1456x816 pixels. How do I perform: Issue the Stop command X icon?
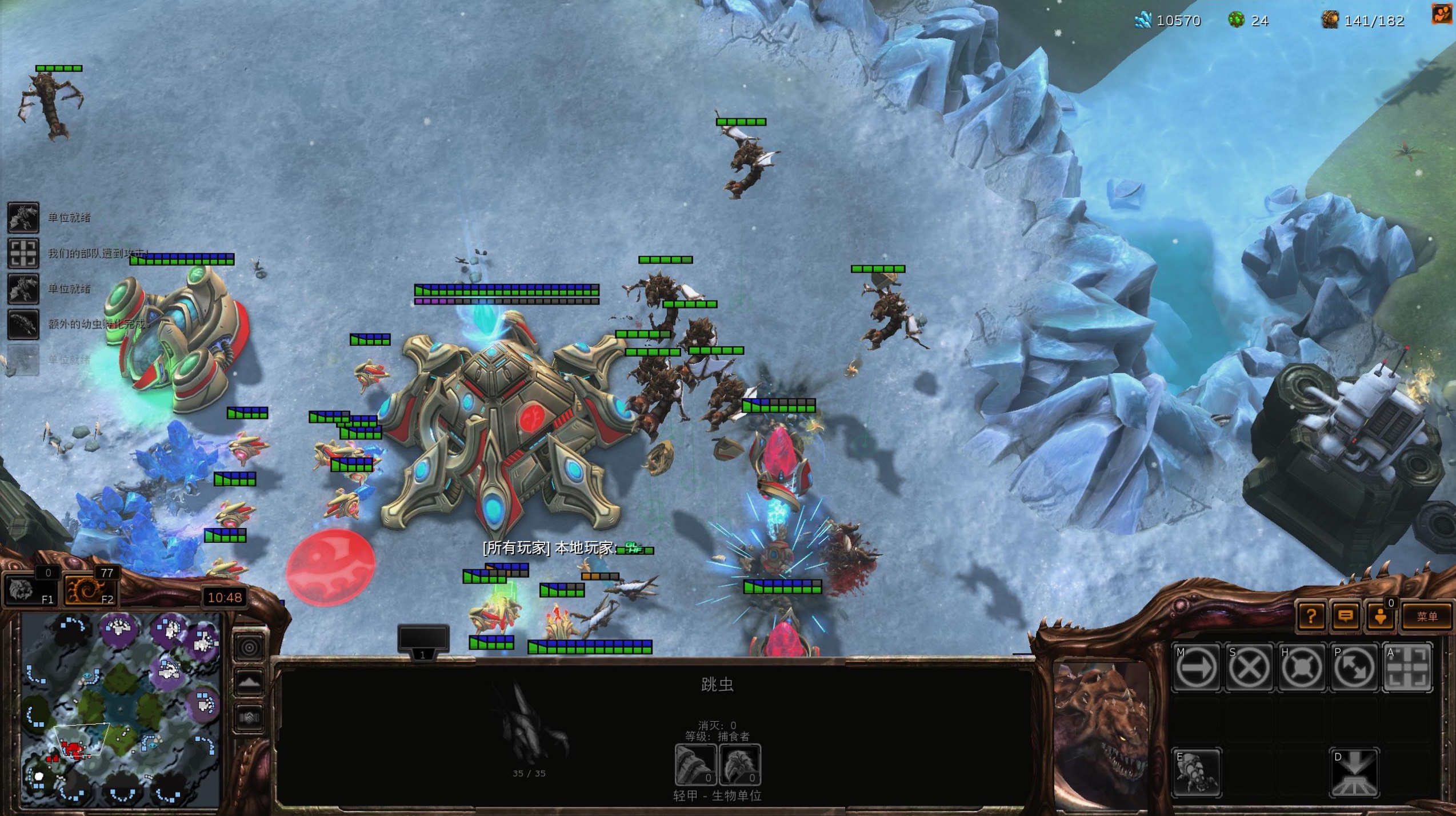[x=1248, y=667]
